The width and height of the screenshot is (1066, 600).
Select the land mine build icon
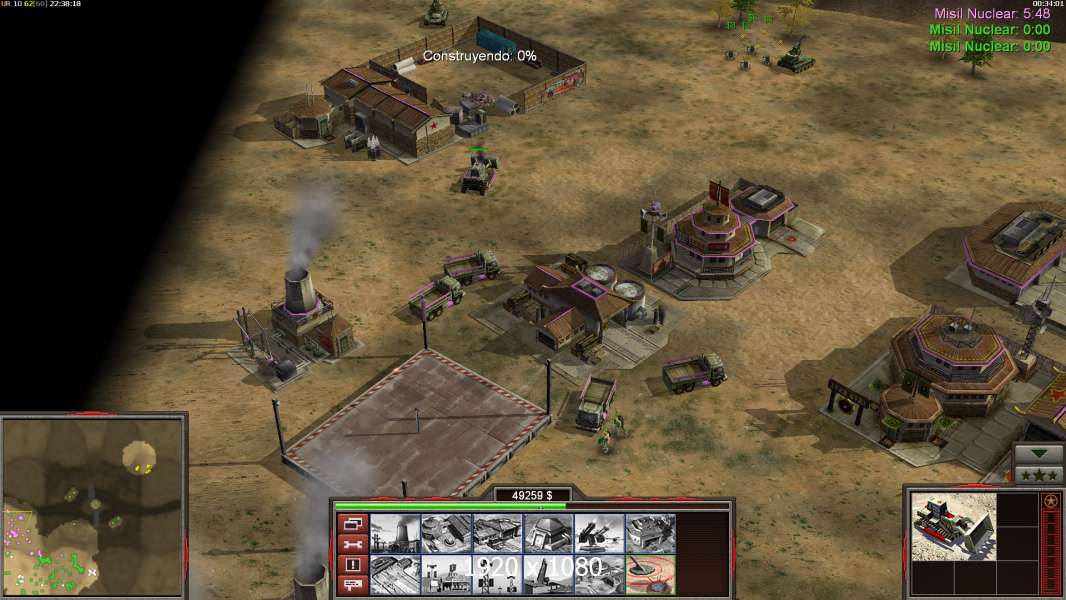[649, 575]
